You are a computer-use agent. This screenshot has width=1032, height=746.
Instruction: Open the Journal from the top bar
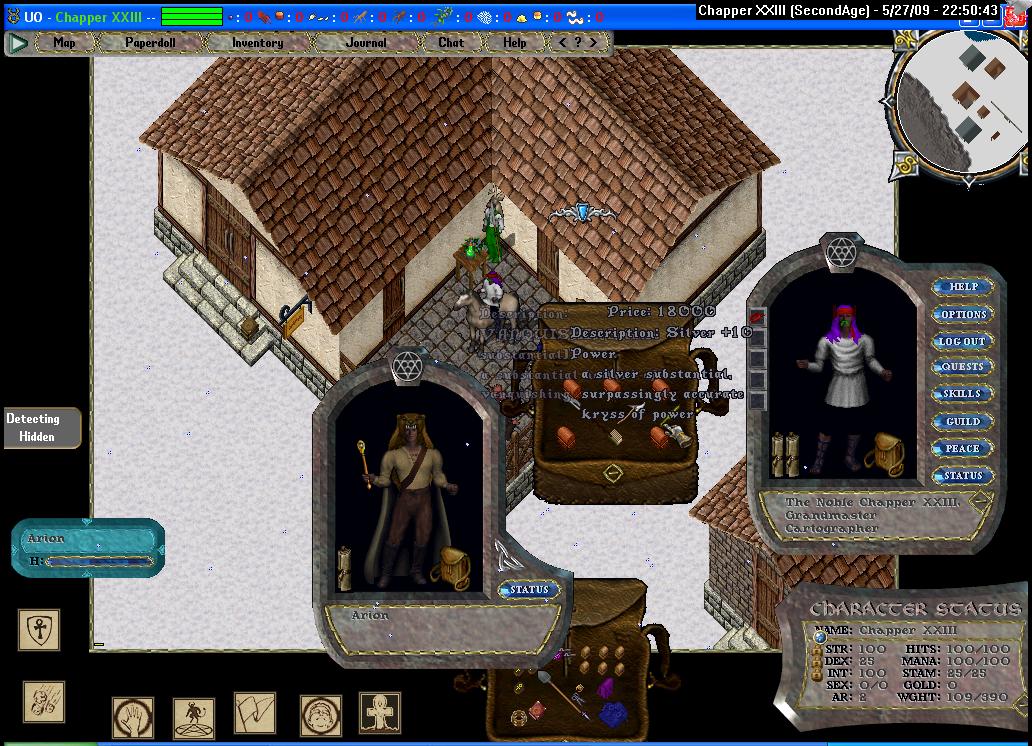pyautogui.click(x=366, y=43)
